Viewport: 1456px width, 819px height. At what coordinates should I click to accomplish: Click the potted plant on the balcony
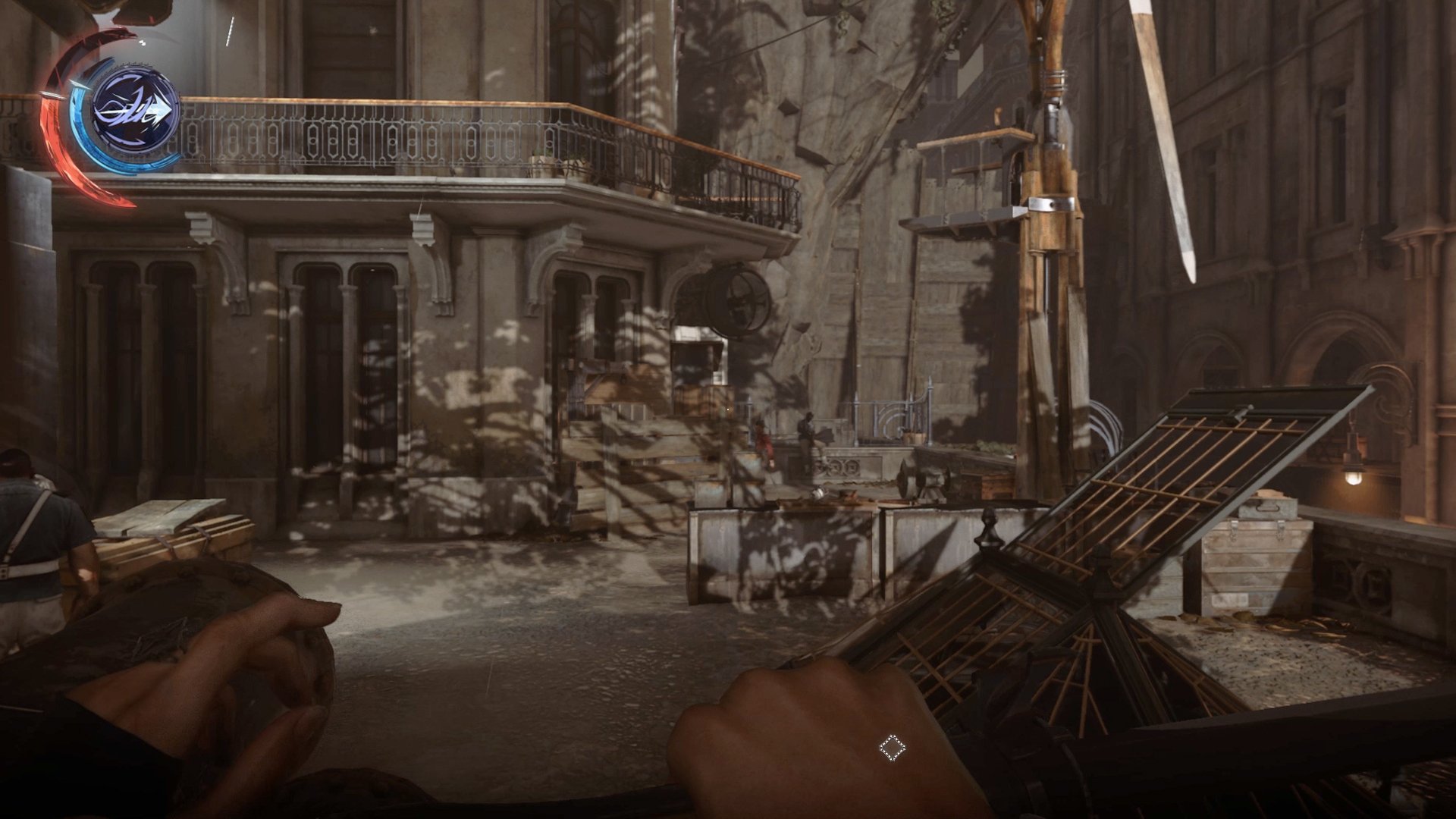point(542,159)
